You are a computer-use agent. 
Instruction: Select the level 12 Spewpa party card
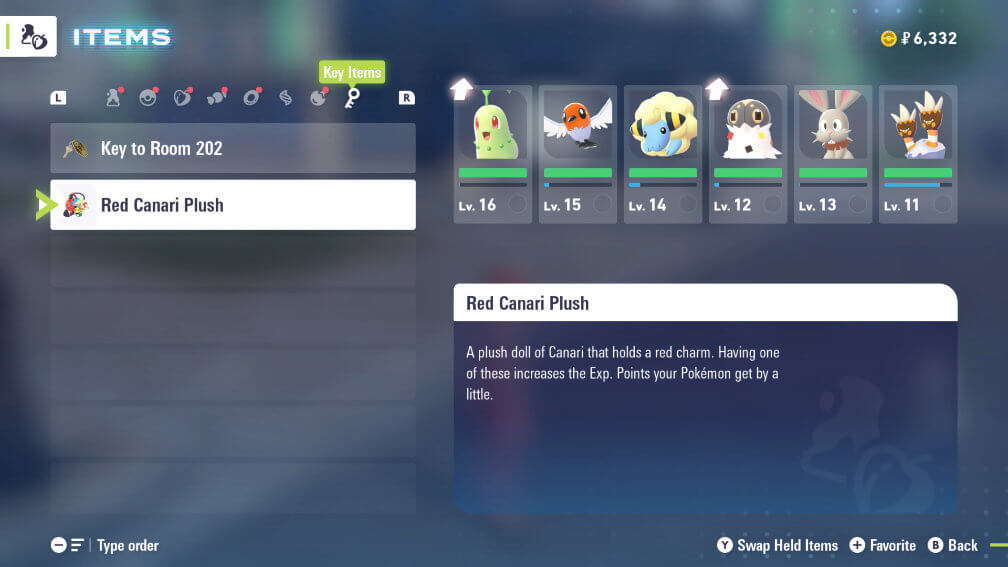click(x=748, y=153)
